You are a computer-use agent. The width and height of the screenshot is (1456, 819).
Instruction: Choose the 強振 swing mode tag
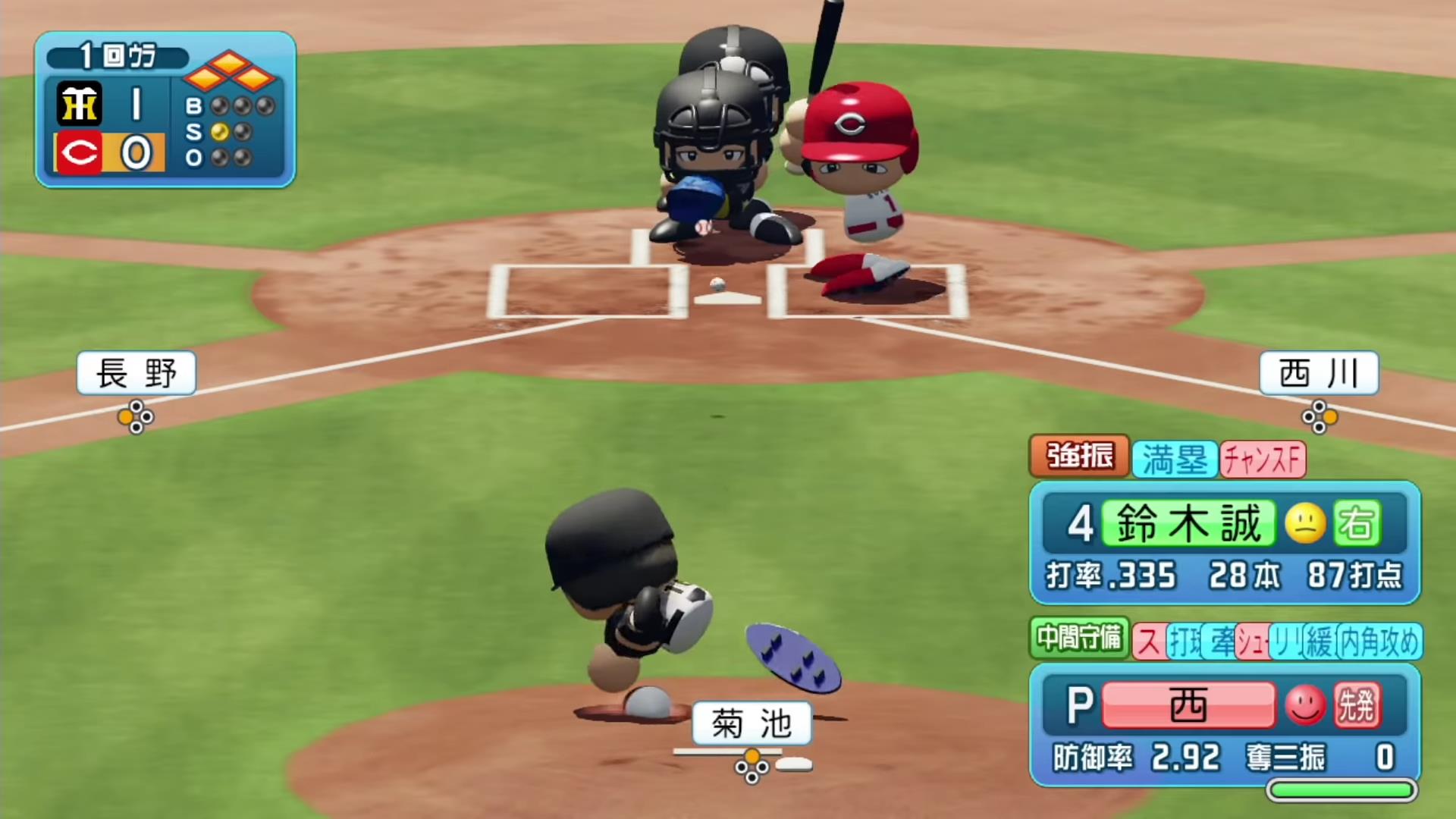(1079, 457)
